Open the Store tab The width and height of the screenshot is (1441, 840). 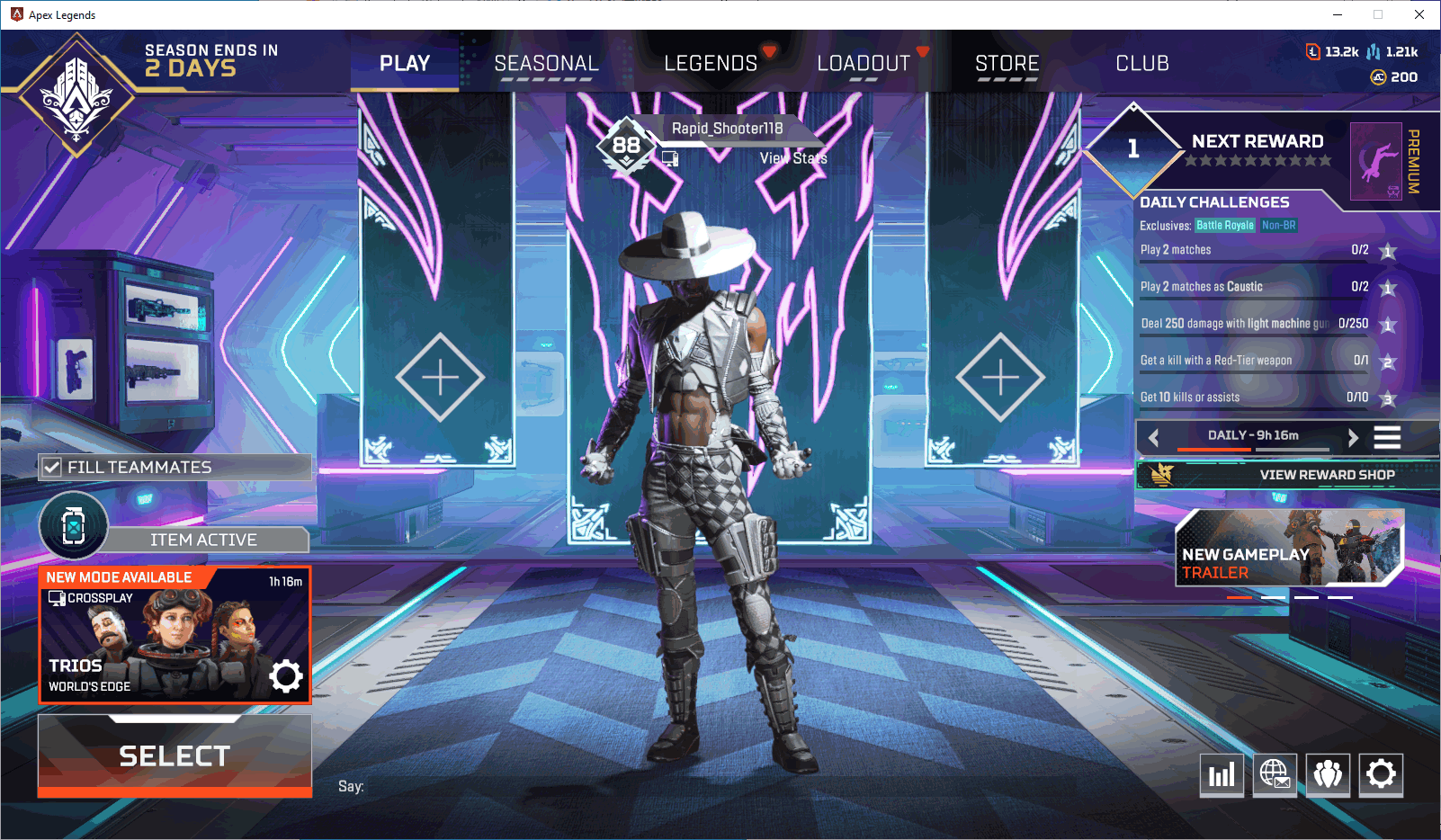click(x=1007, y=63)
